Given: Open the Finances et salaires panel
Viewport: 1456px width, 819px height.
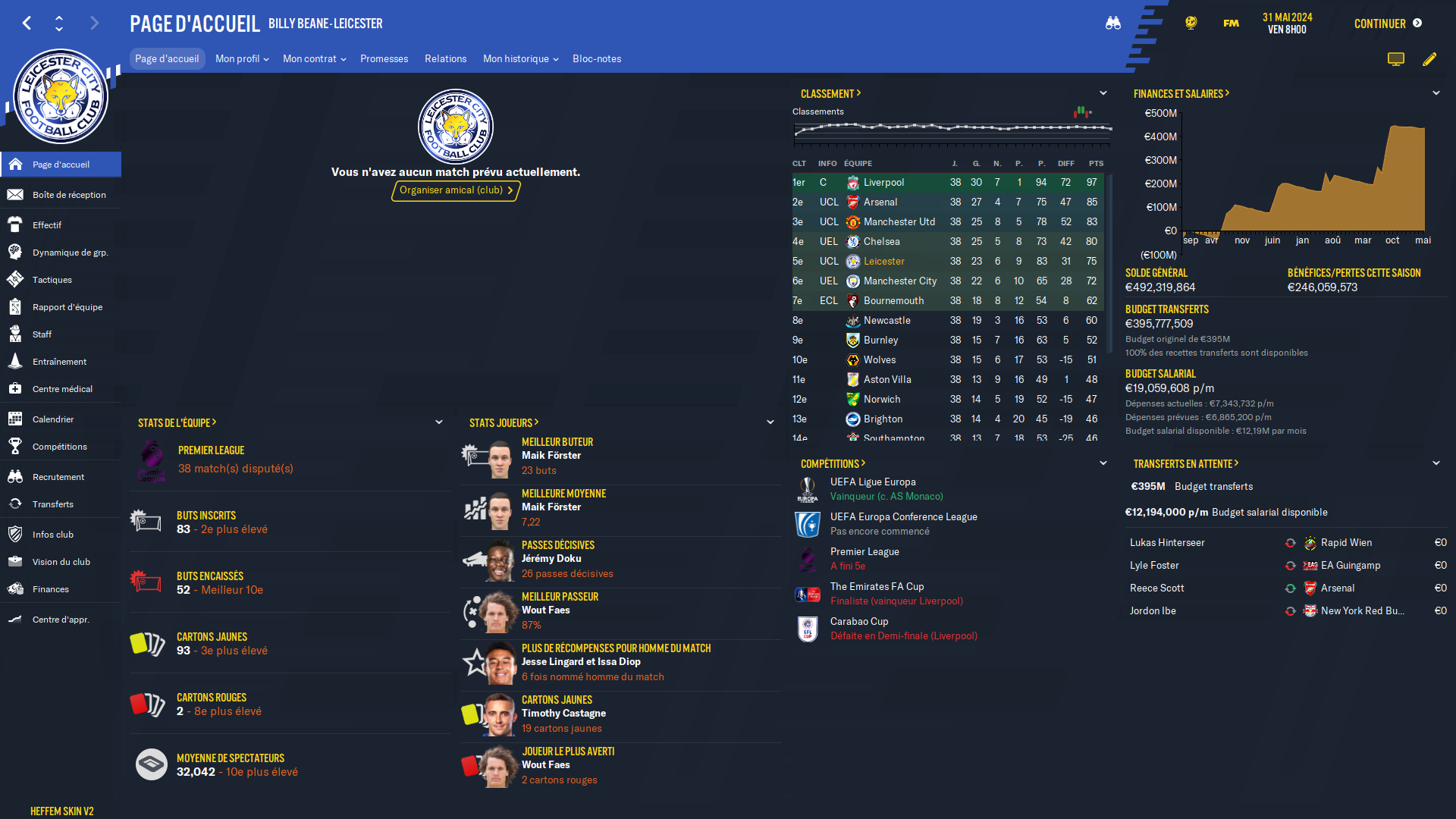Looking at the screenshot, I should 1181,94.
